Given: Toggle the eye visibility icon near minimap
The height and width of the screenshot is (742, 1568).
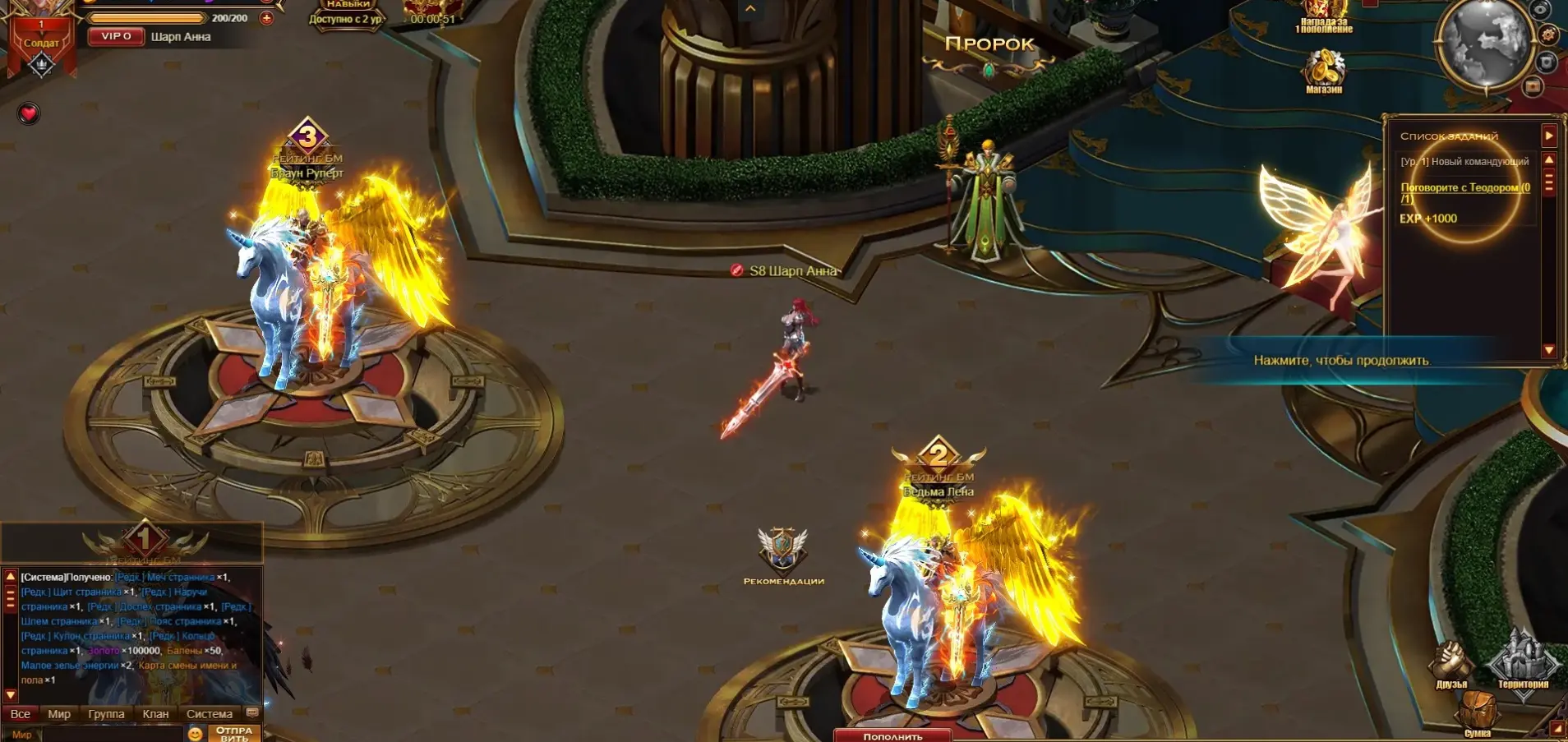Looking at the screenshot, I should pyautogui.click(x=1541, y=9).
